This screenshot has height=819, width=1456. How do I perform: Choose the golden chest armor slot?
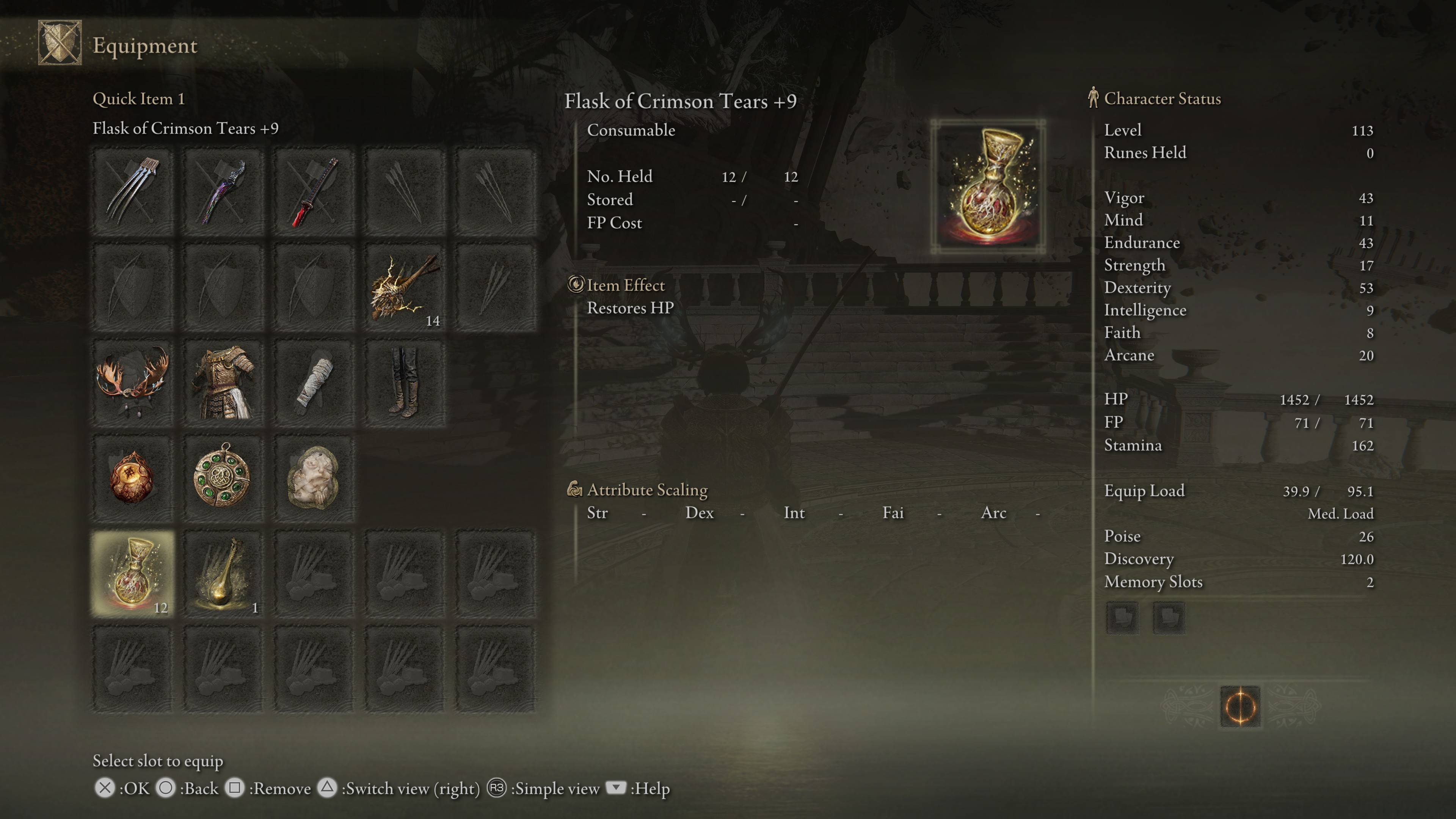pos(224,383)
